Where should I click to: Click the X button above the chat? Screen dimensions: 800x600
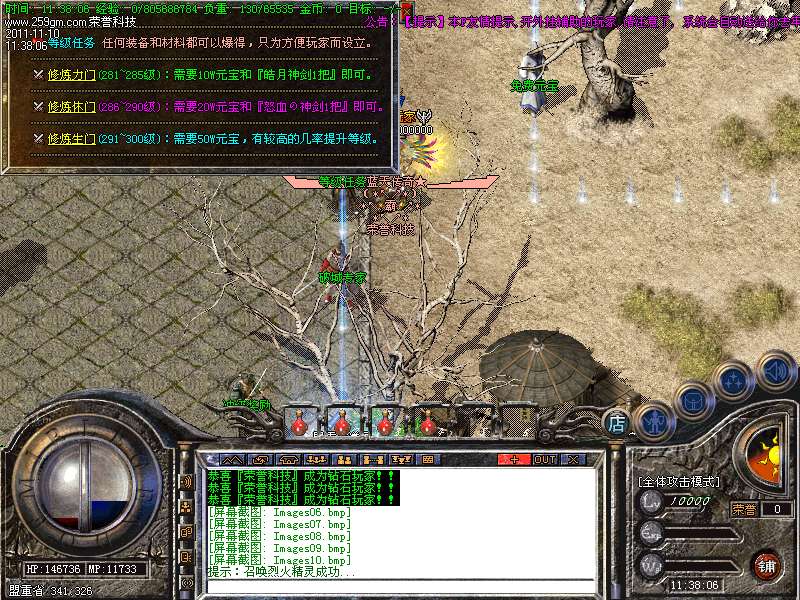[573, 459]
